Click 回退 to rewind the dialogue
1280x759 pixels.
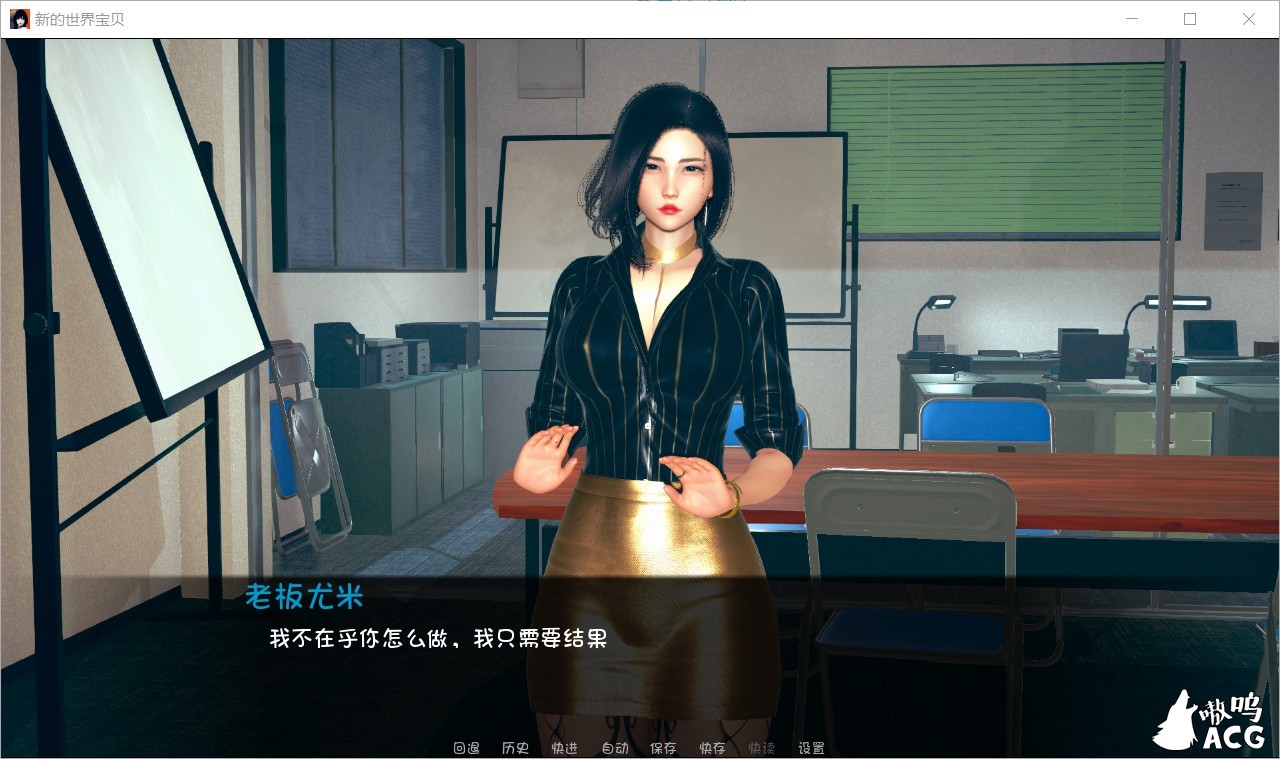coord(465,747)
